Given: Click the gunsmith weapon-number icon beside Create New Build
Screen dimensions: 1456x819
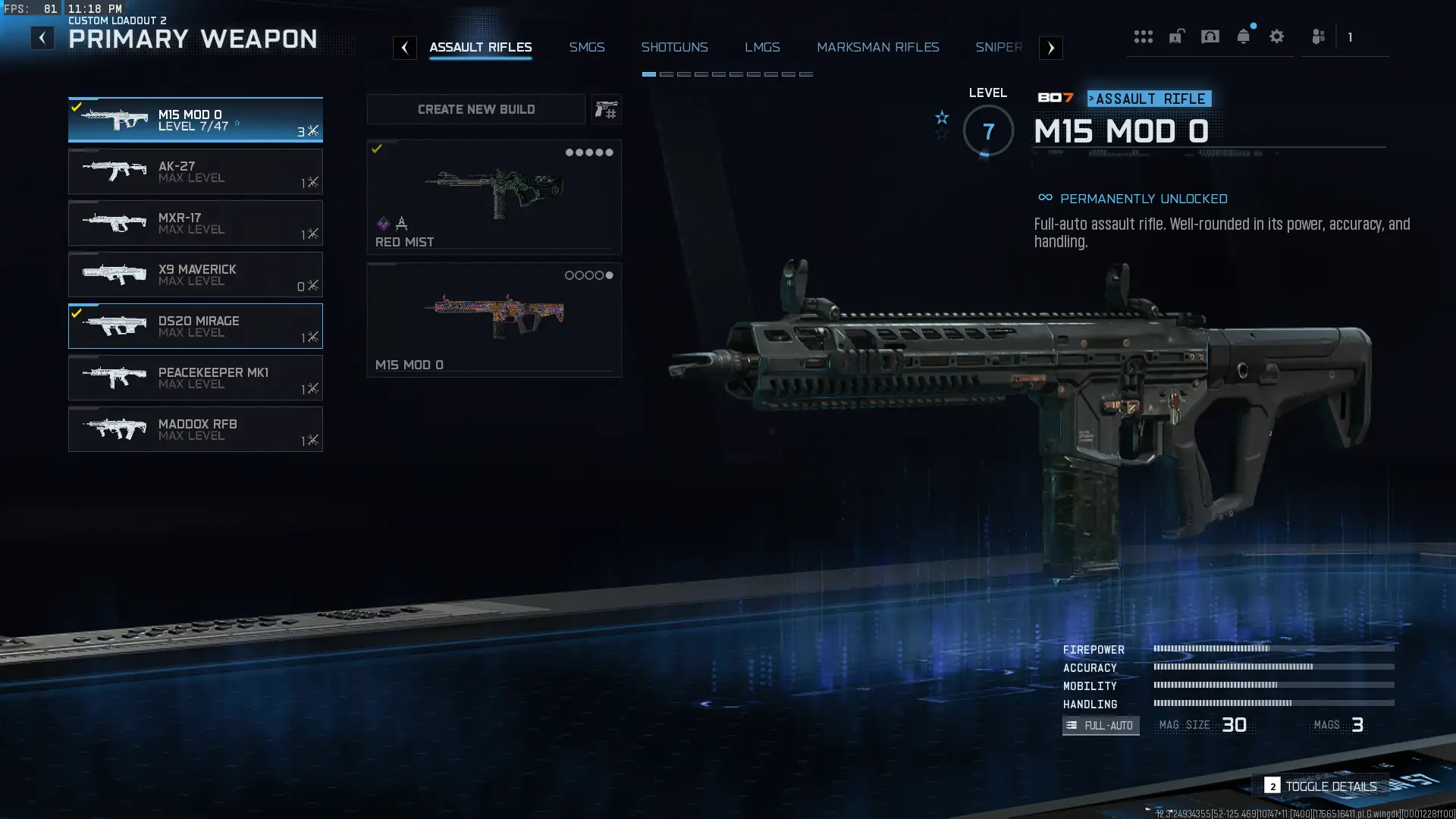Looking at the screenshot, I should coord(607,109).
